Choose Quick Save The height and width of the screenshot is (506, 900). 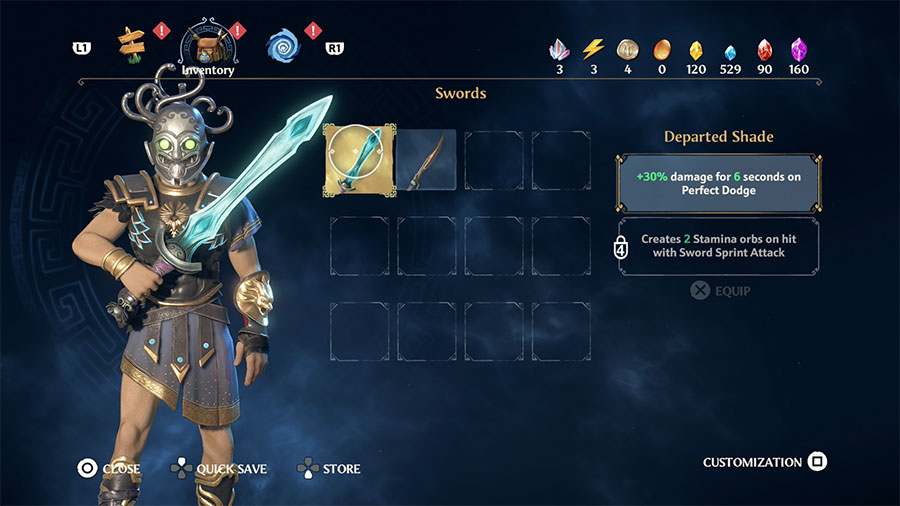coord(220,468)
